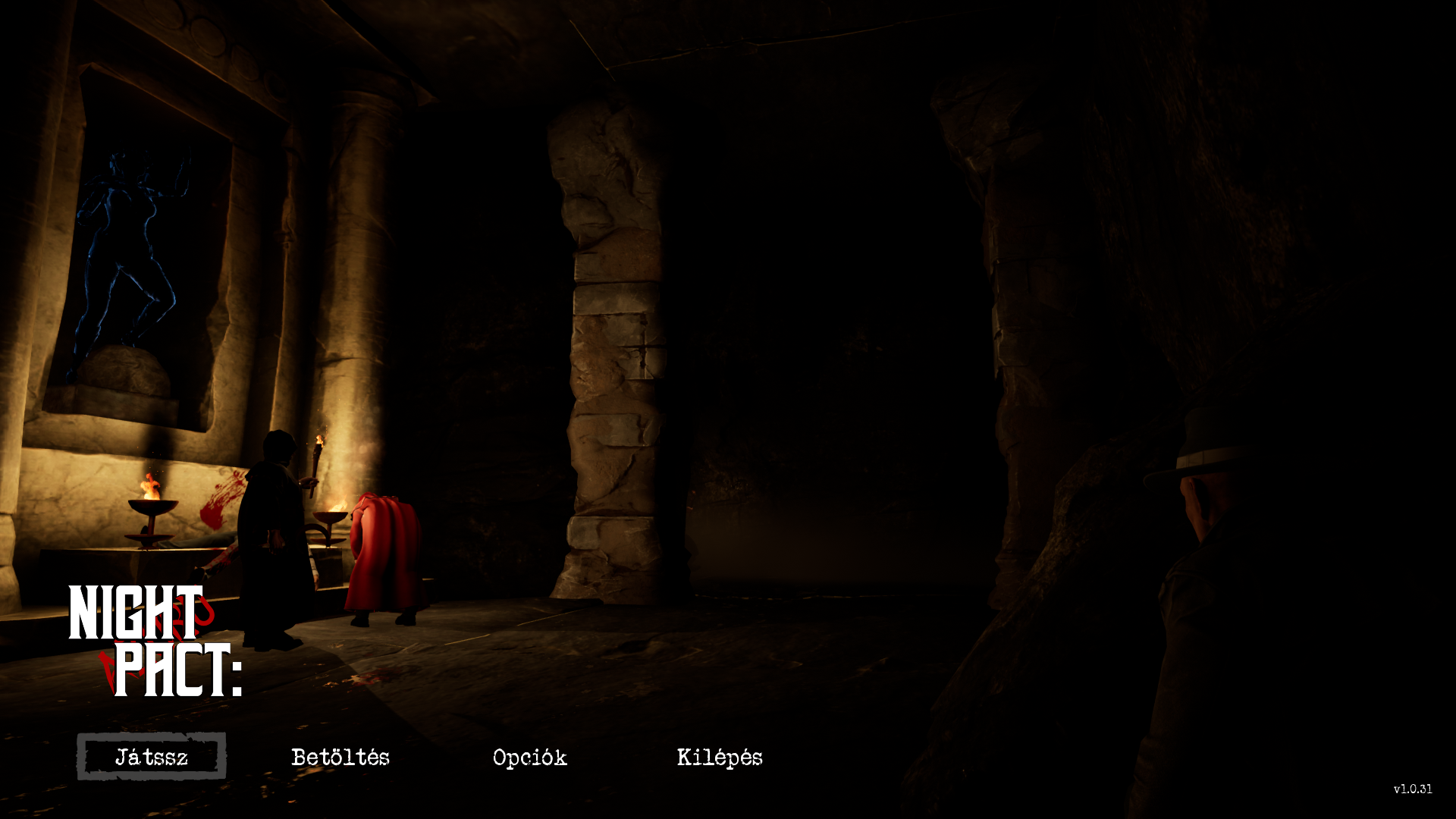Choose Kilépés to quit the game
Image resolution: width=1456 pixels, height=819 pixels.
720,757
